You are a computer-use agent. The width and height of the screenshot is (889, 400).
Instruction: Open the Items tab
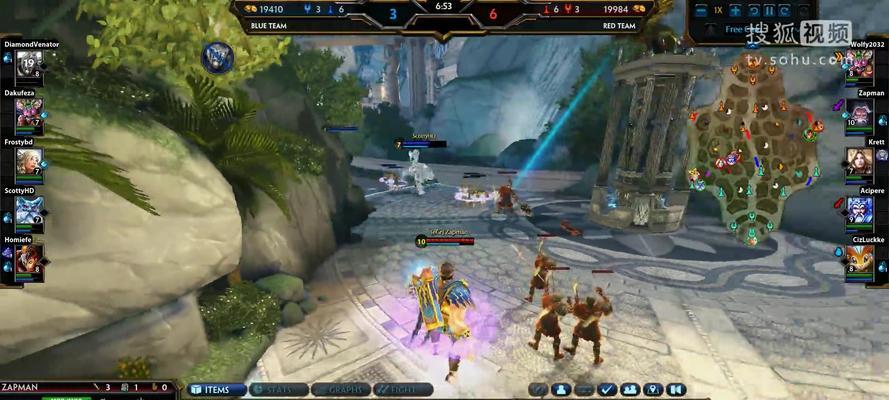tap(214, 389)
